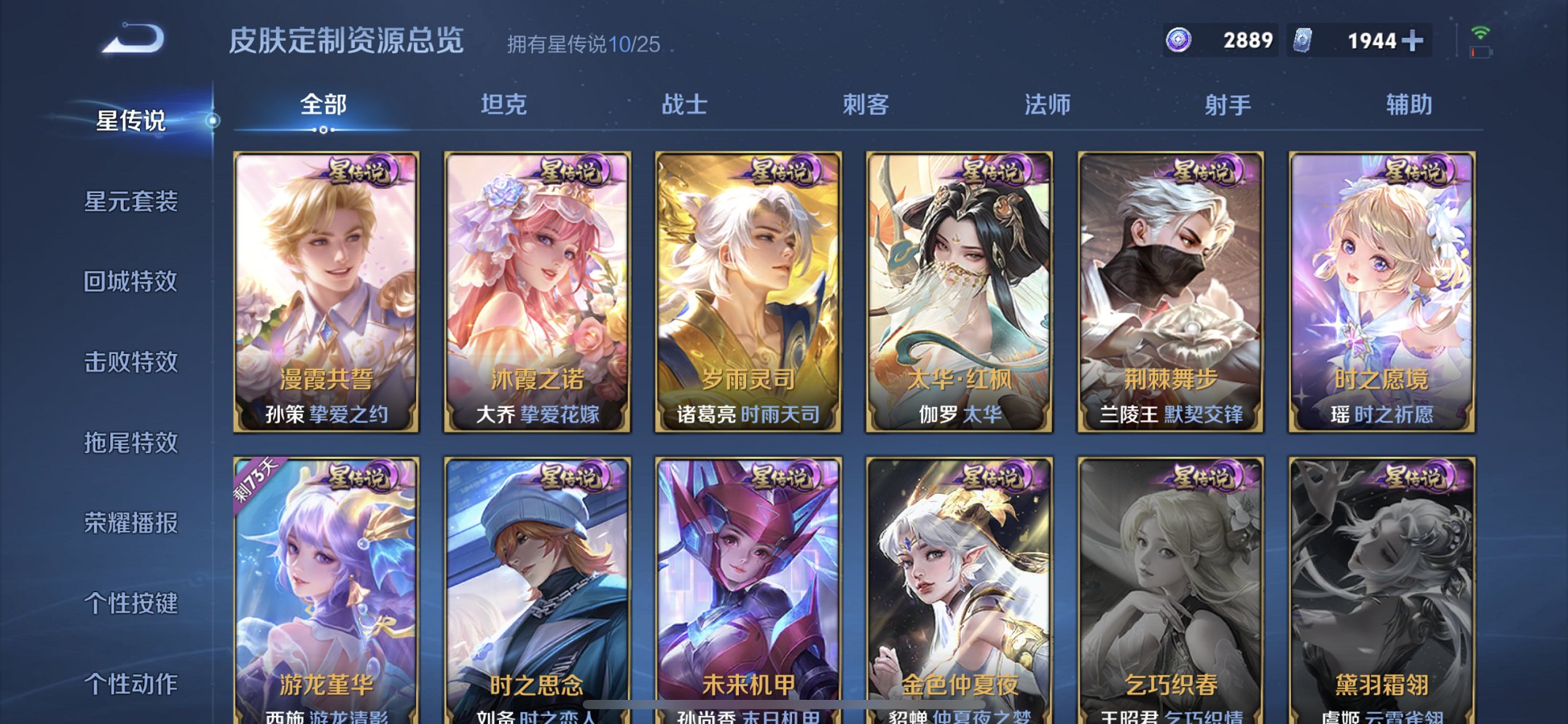
Task: Enable the 荣耀播报 sidebar category
Action: click(x=133, y=523)
